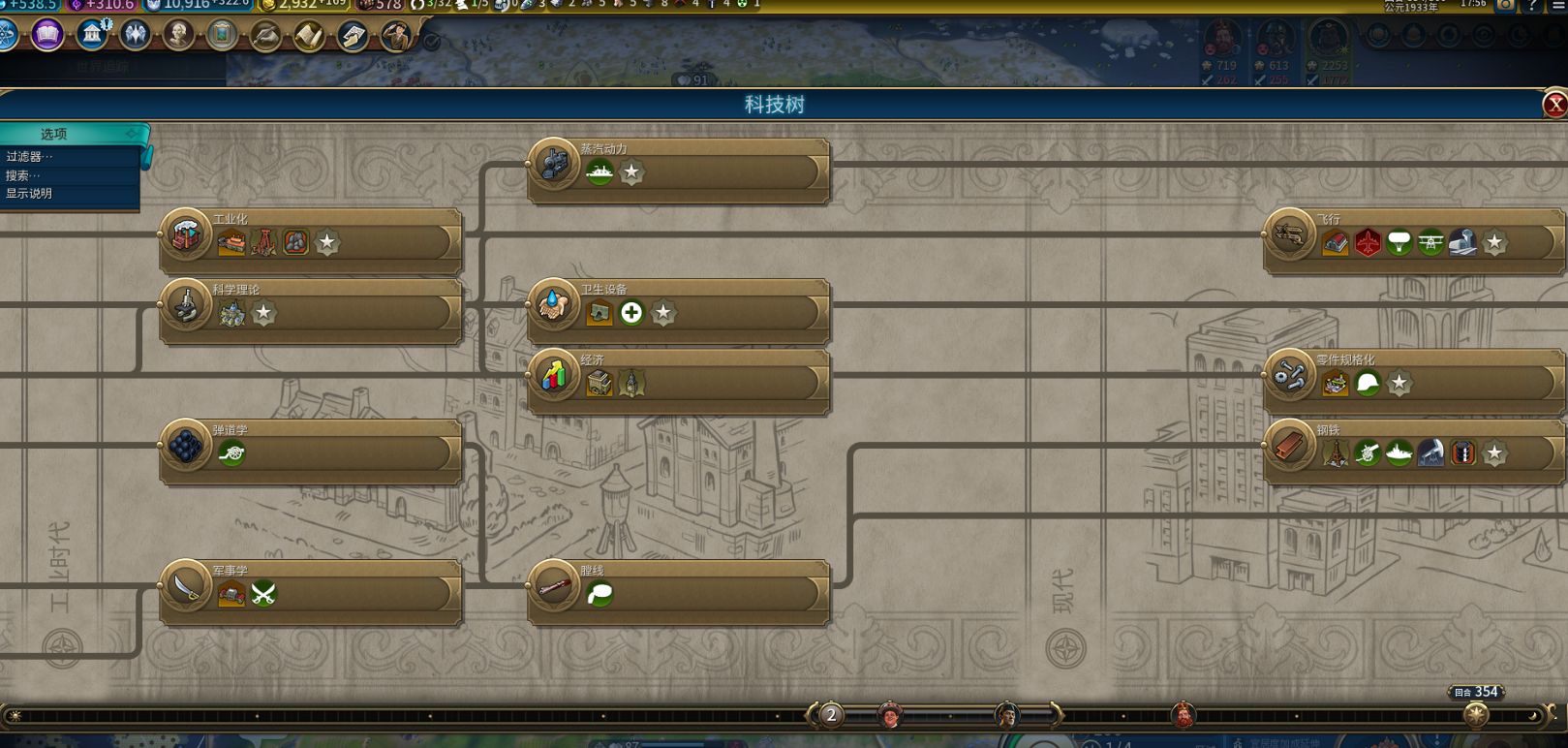Select the 经济 technology node
The width and height of the screenshot is (1568, 748).
[678, 381]
